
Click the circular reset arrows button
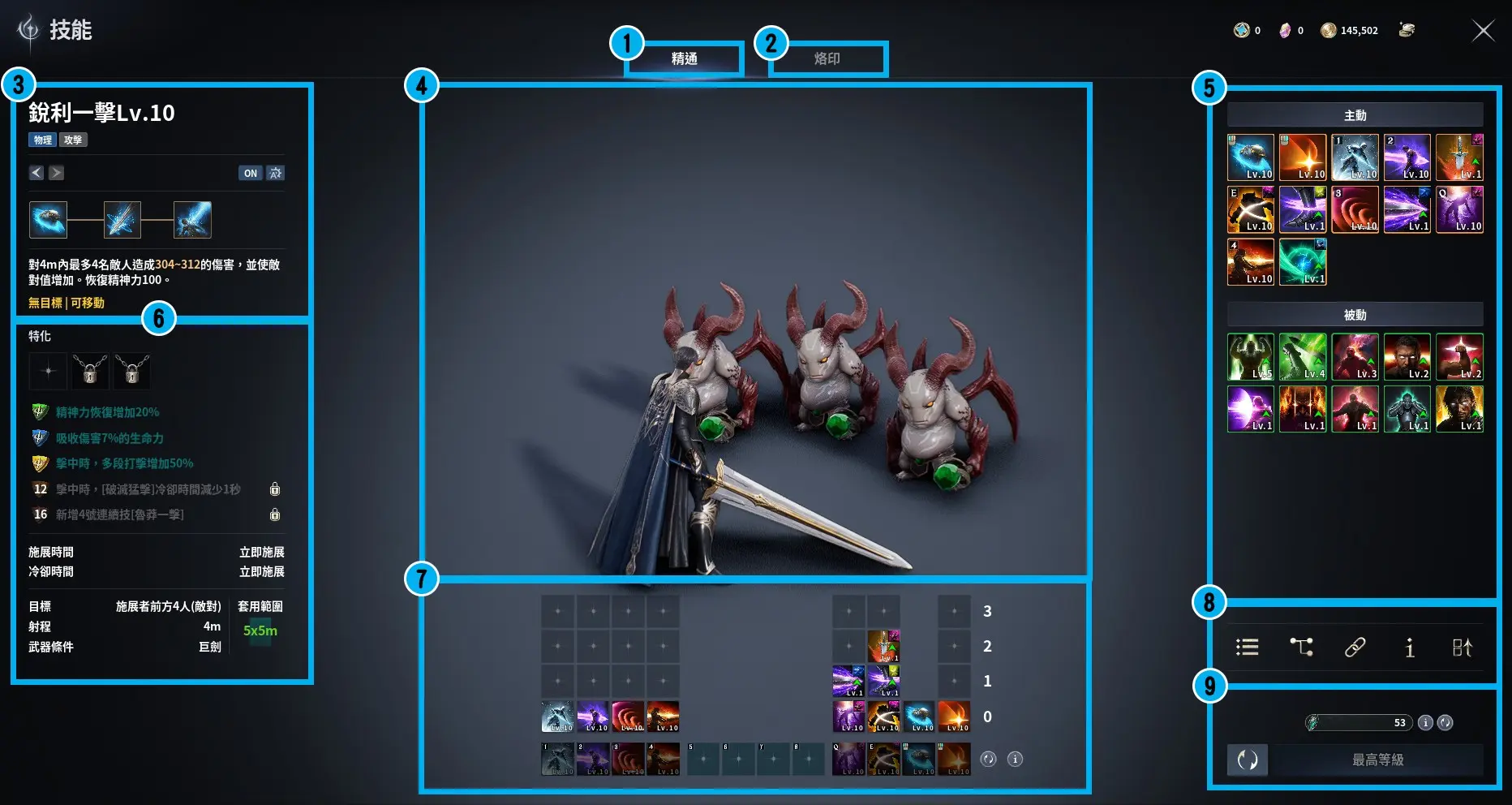point(1248,760)
